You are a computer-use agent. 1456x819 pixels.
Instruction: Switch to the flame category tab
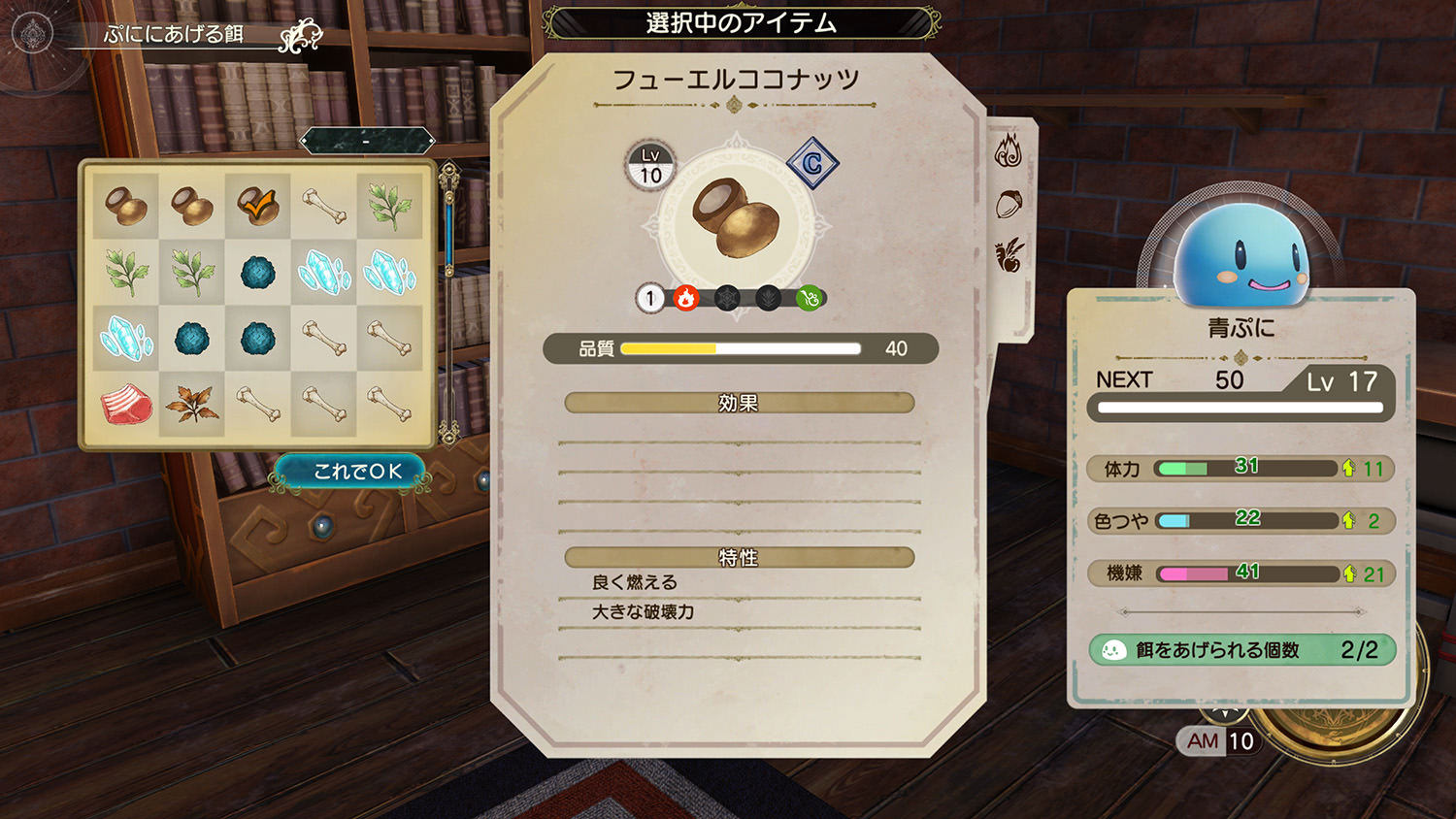(x=1009, y=151)
